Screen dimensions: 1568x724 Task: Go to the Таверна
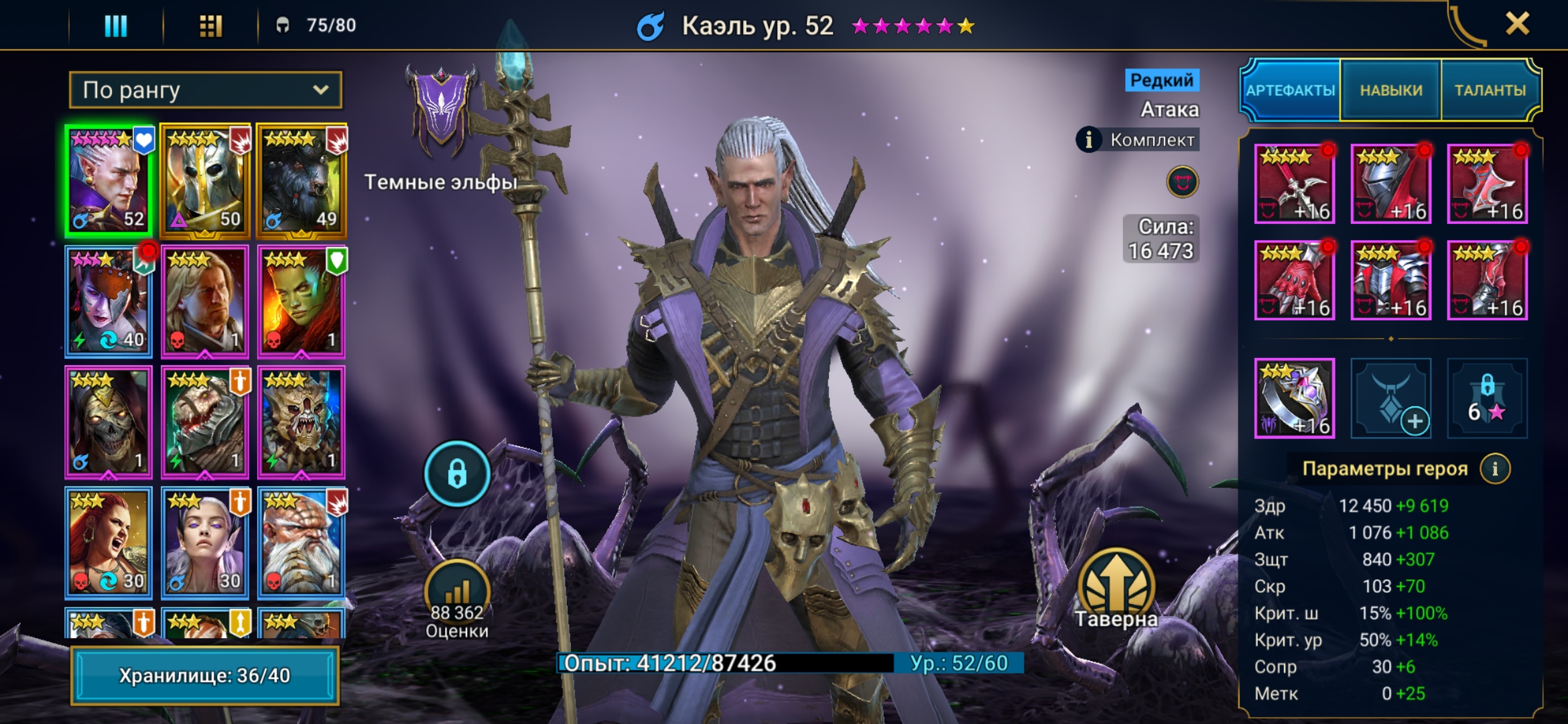click(1116, 589)
